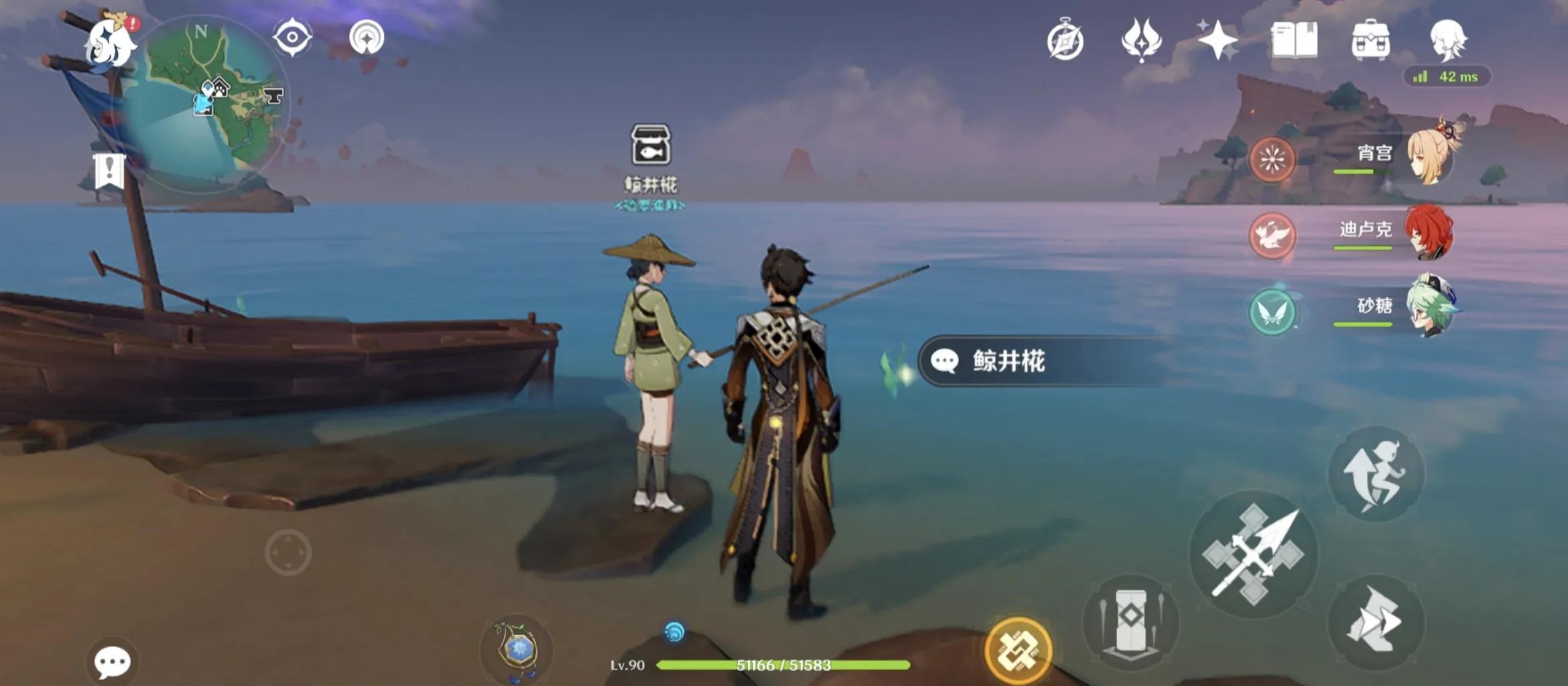
Task: Open the chat speech bubble
Action: [112, 662]
